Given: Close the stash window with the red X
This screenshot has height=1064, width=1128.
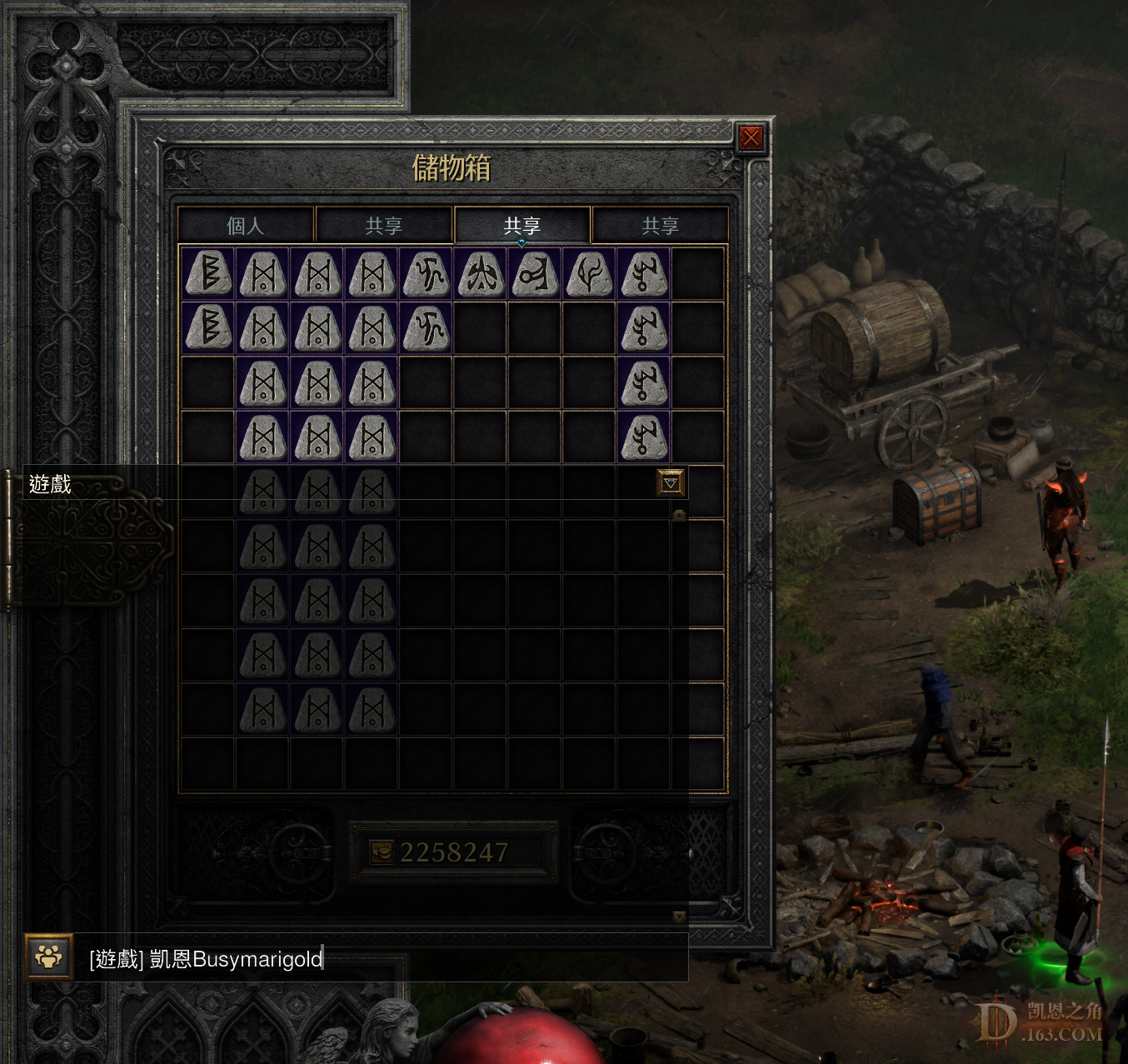Looking at the screenshot, I should pos(751,137).
